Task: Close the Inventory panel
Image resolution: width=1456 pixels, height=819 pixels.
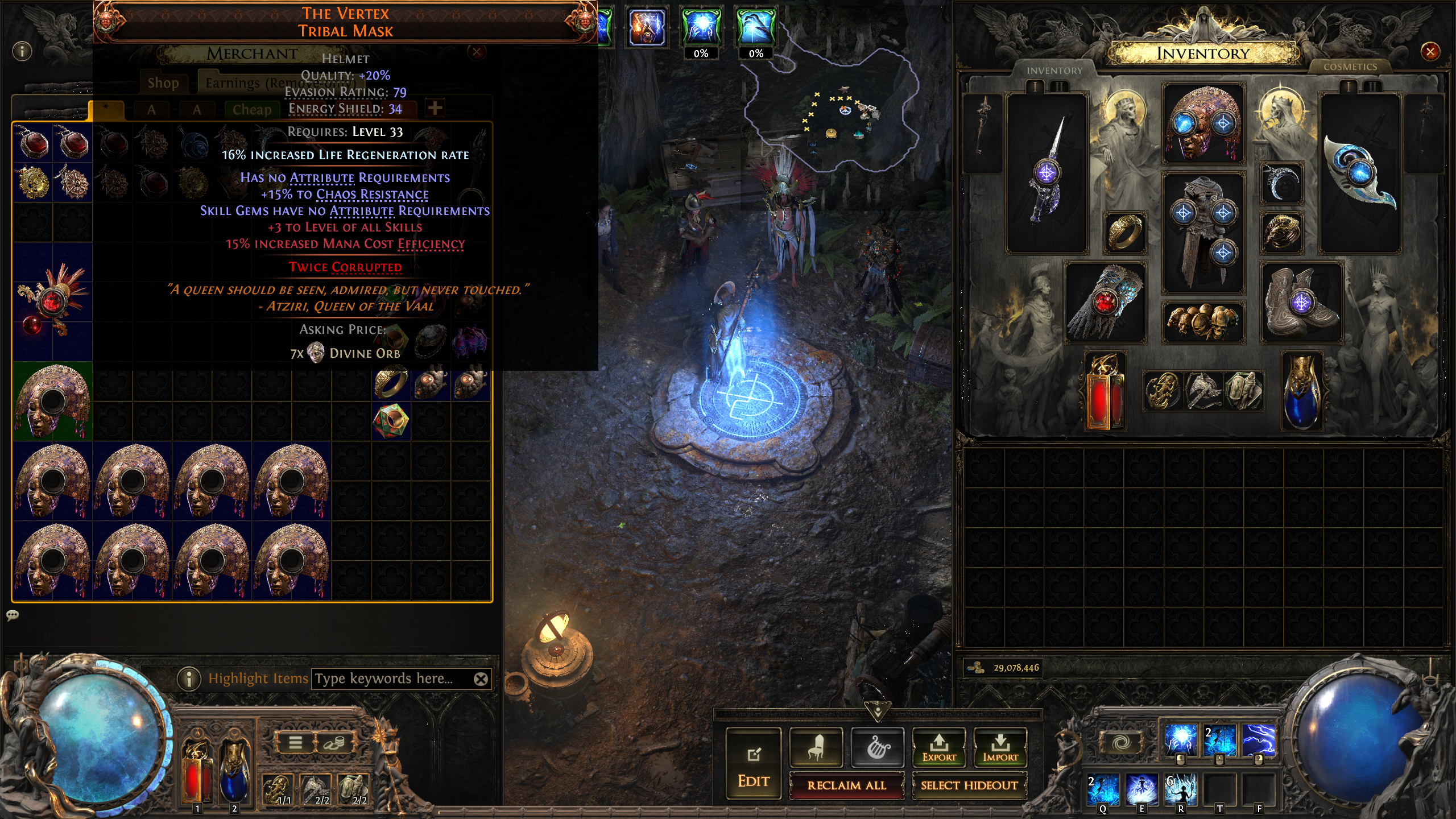Action: (x=1430, y=52)
